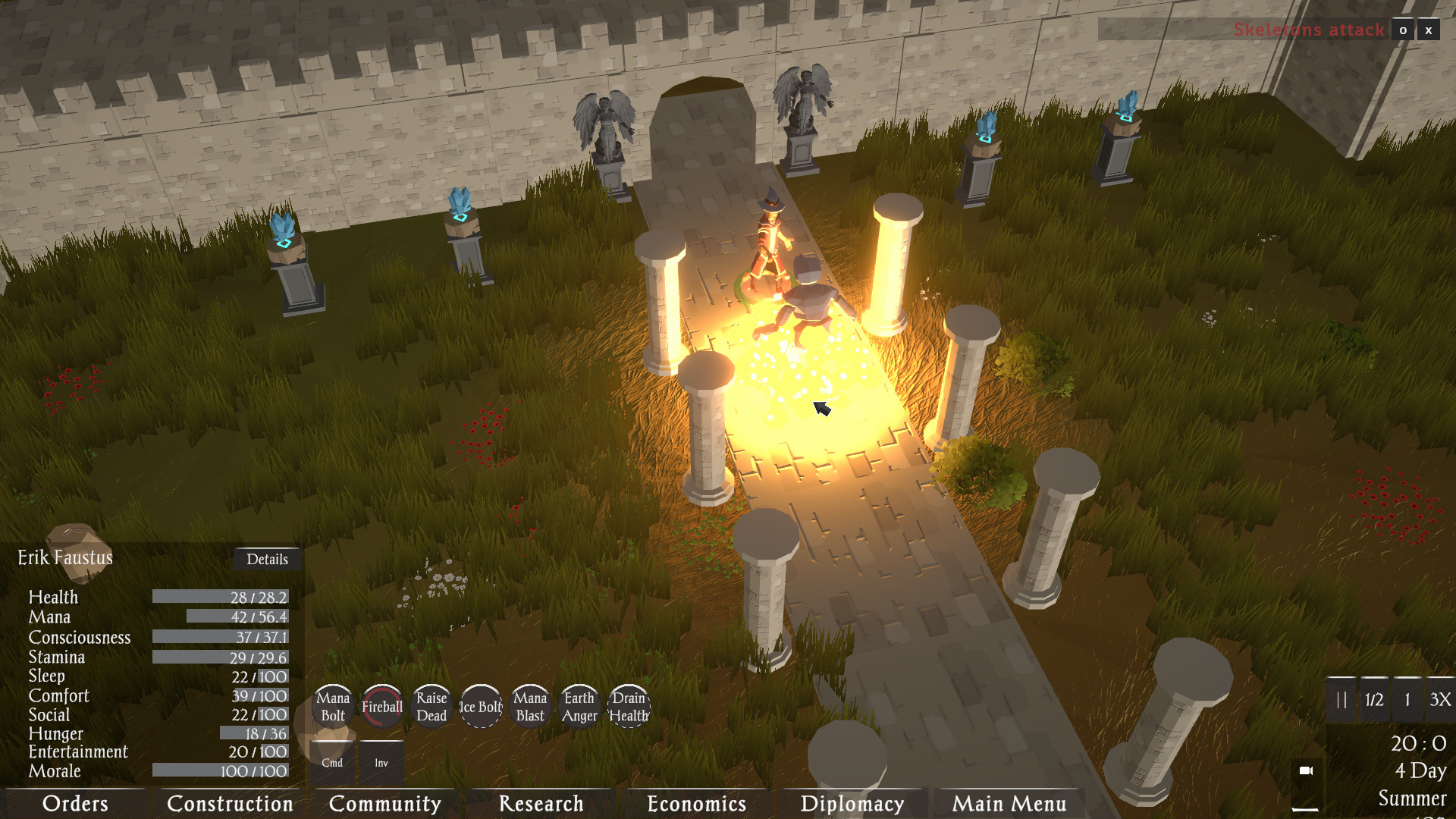Screen dimensions: 1456x819
Task: Activate the Drain Health spell
Action: [628, 706]
